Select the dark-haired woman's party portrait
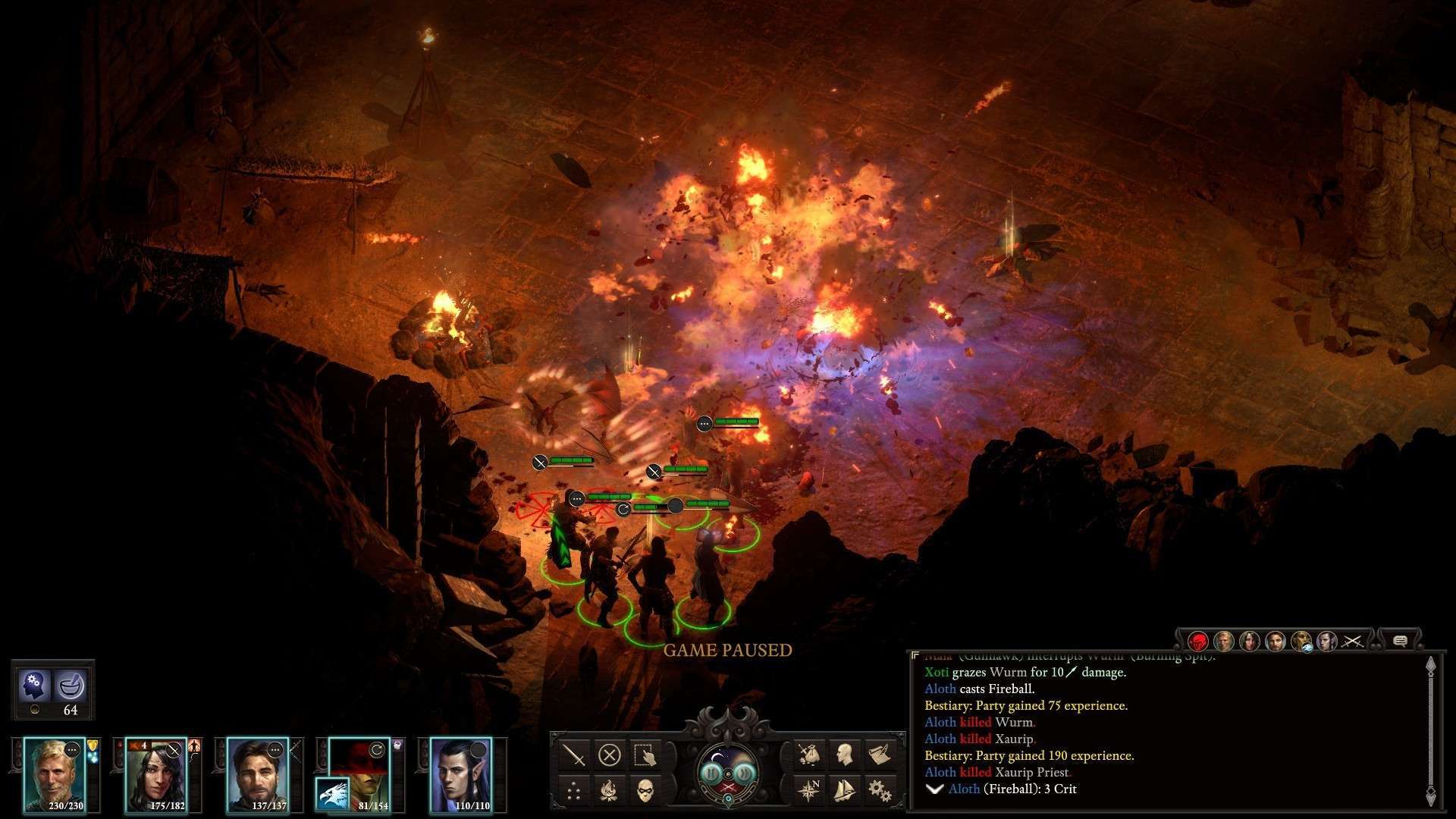This screenshot has height=819, width=1456. 155,773
